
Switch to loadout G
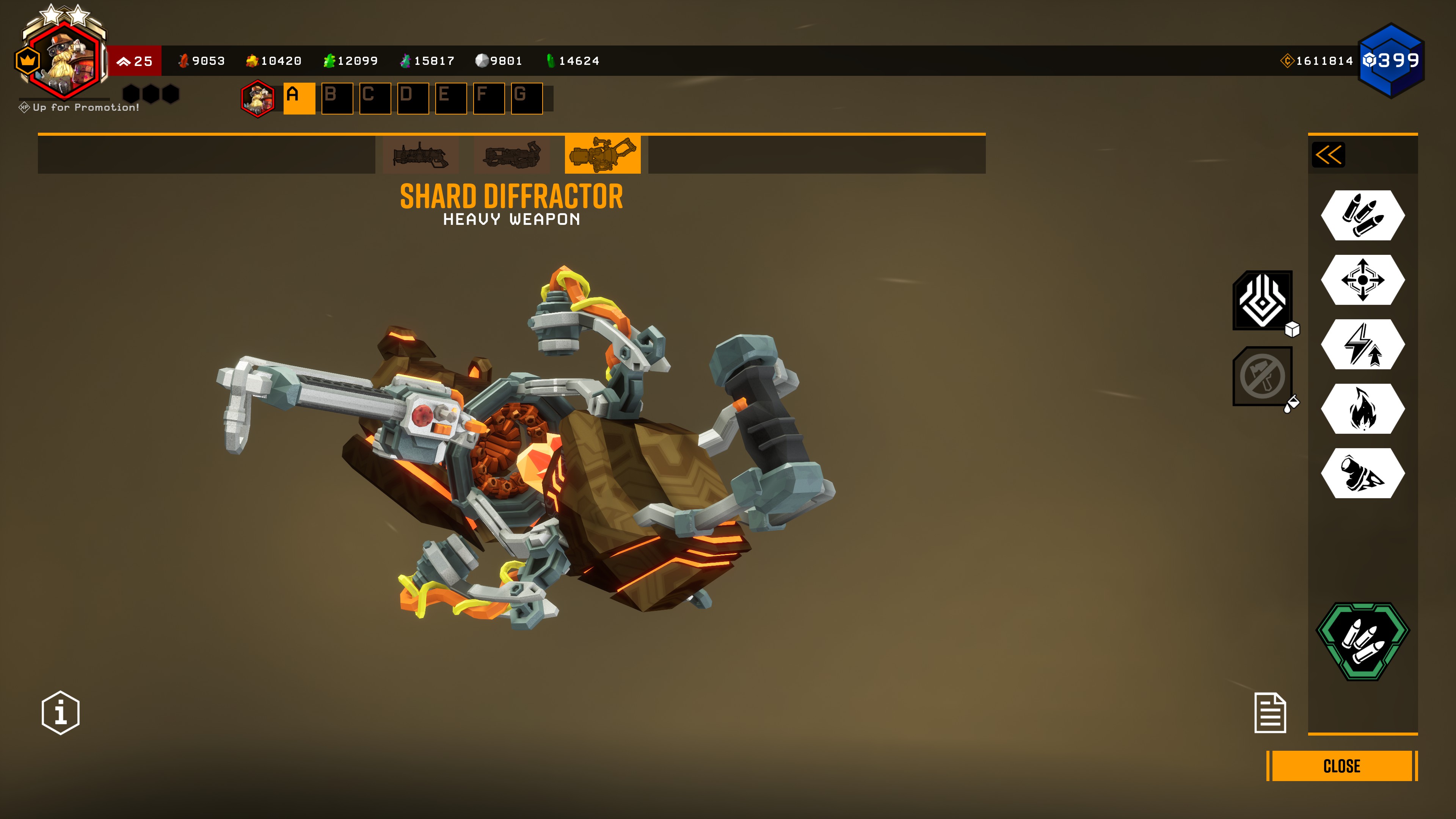pyautogui.click(x=526, y=98)
